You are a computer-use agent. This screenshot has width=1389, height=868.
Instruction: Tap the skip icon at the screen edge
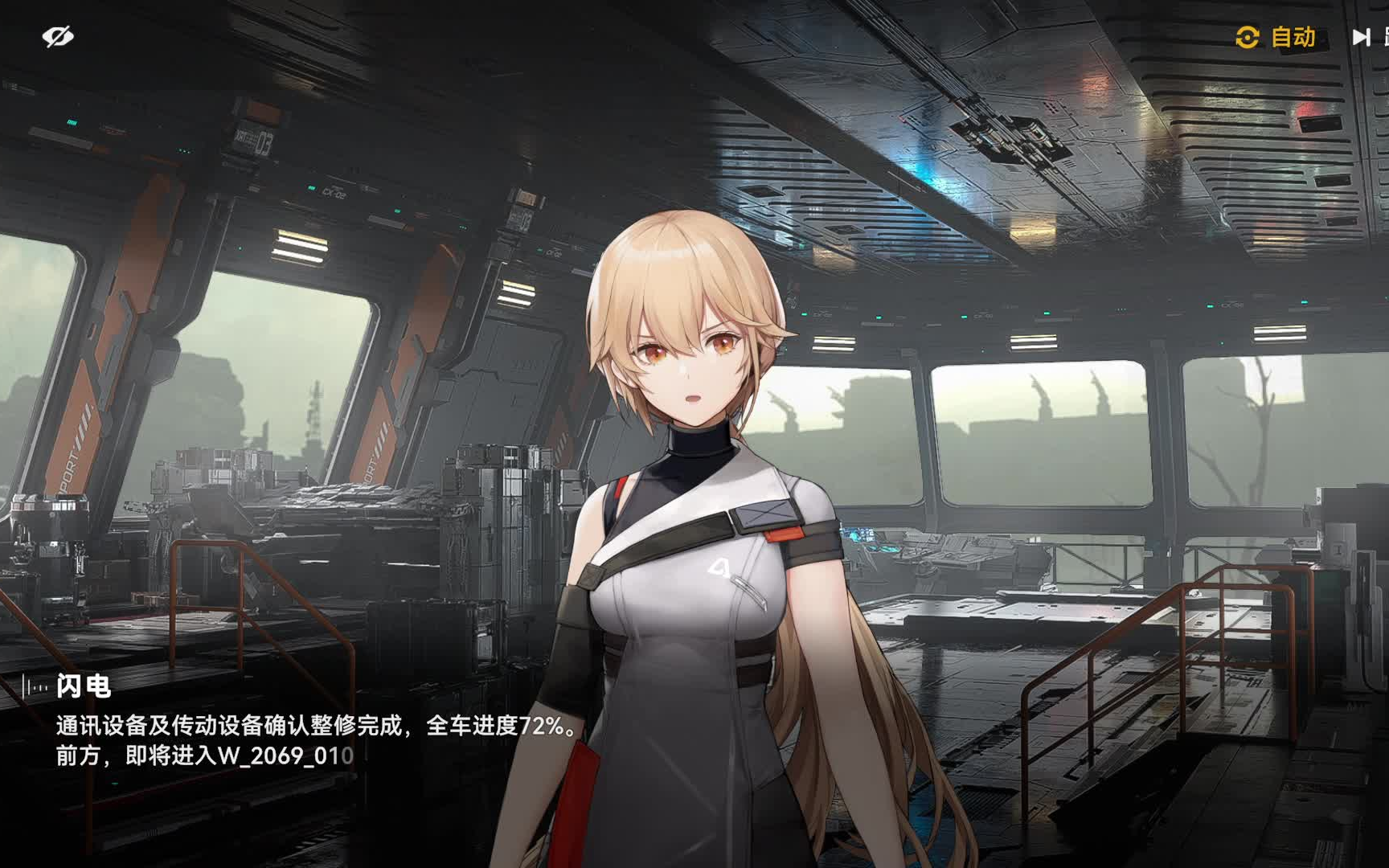tap(1360, 37)
